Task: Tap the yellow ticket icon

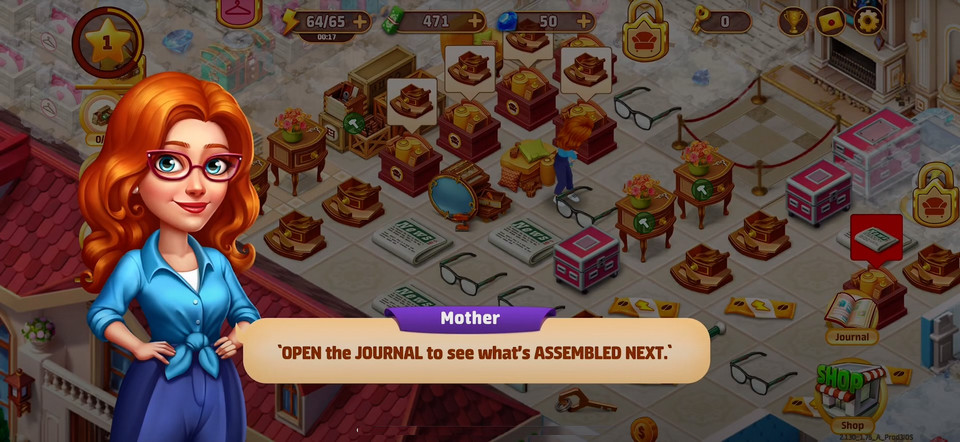Action: coord(830,20)
